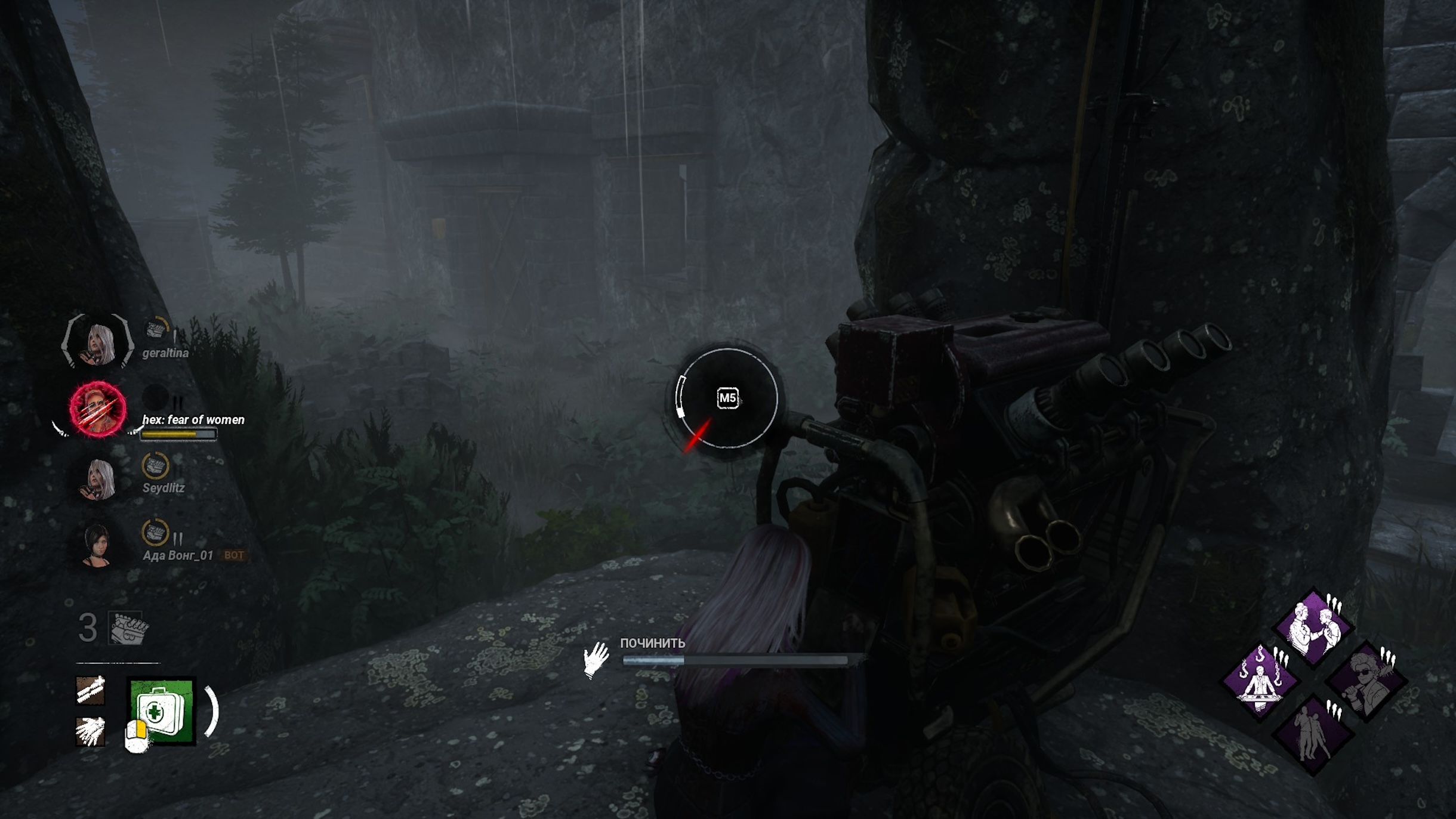Click the green med-kit item slot
This screenshot has height=819, width=1456.
162,710
